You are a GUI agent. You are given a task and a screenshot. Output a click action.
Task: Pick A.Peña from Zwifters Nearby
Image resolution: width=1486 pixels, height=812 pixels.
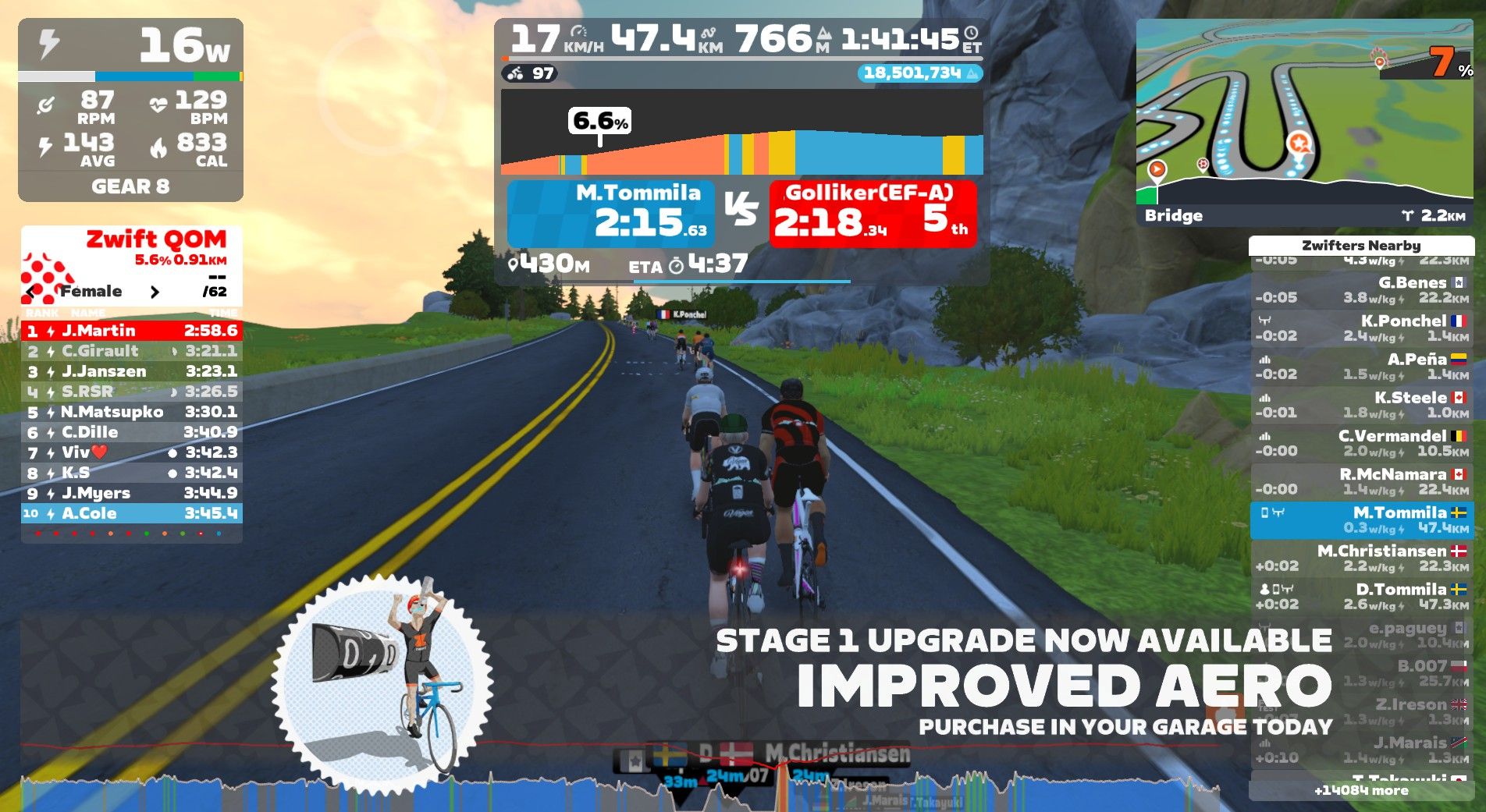pos(1361,367)
